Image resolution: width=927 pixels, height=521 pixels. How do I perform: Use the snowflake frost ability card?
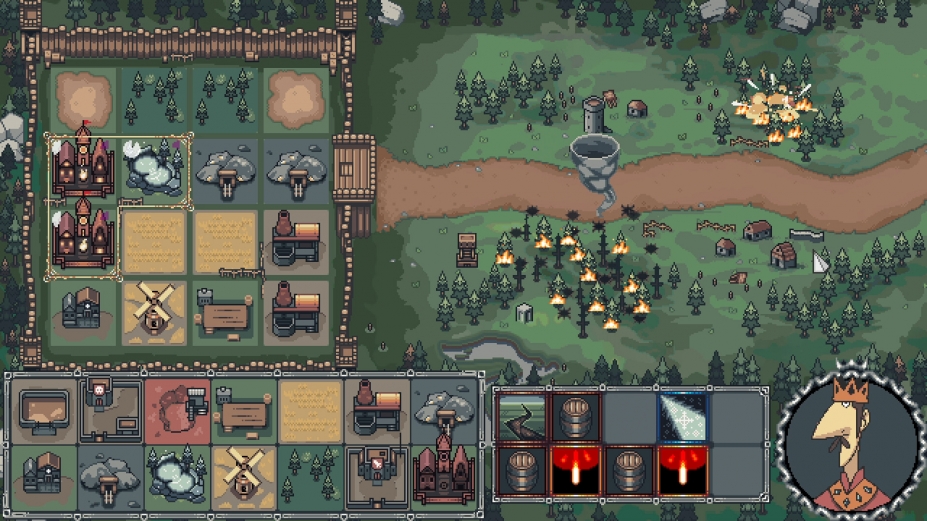pos(682,417)
